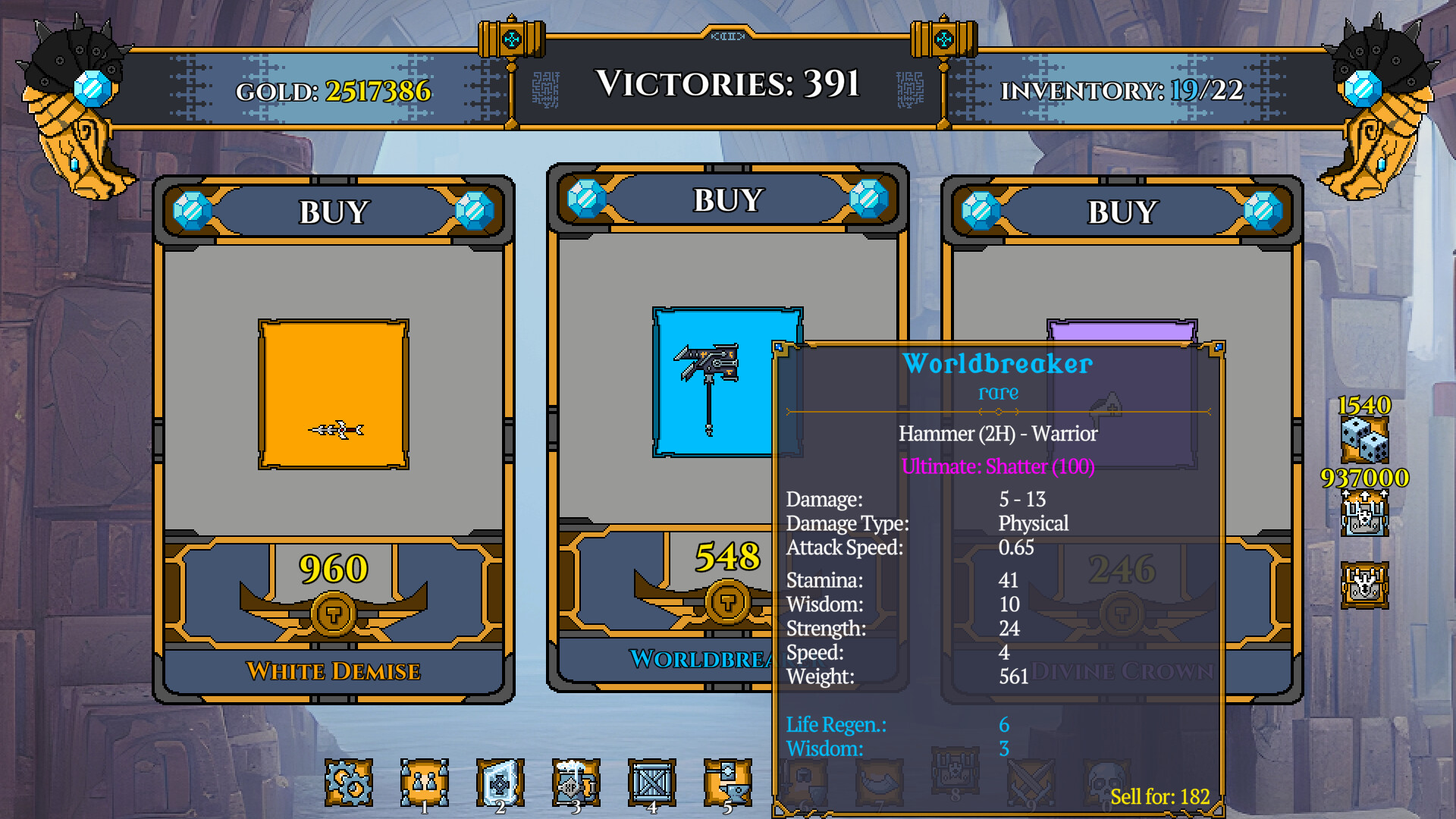This screenshot has height=819, width=1456.
Task: Click Sell for 182 on the tooltip
Action: click(x=1159, y=797)
